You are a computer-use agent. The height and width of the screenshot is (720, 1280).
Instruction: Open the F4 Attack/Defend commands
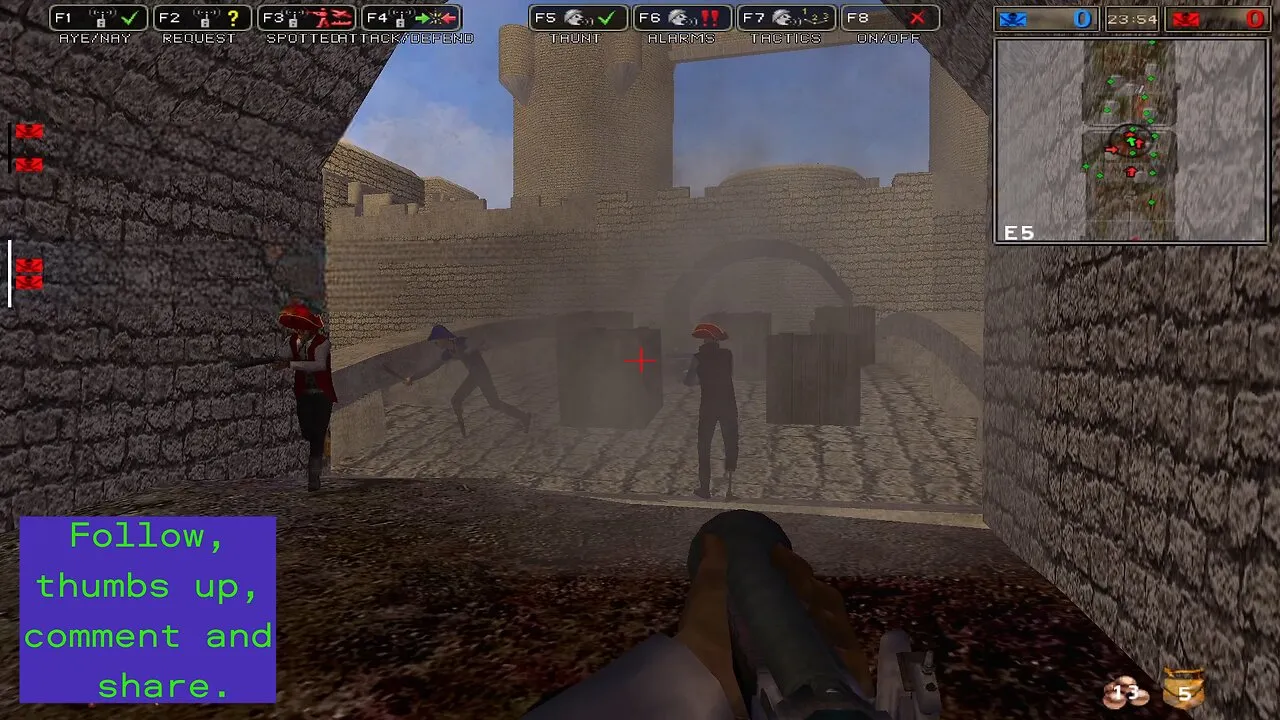[x=411, y=18]
